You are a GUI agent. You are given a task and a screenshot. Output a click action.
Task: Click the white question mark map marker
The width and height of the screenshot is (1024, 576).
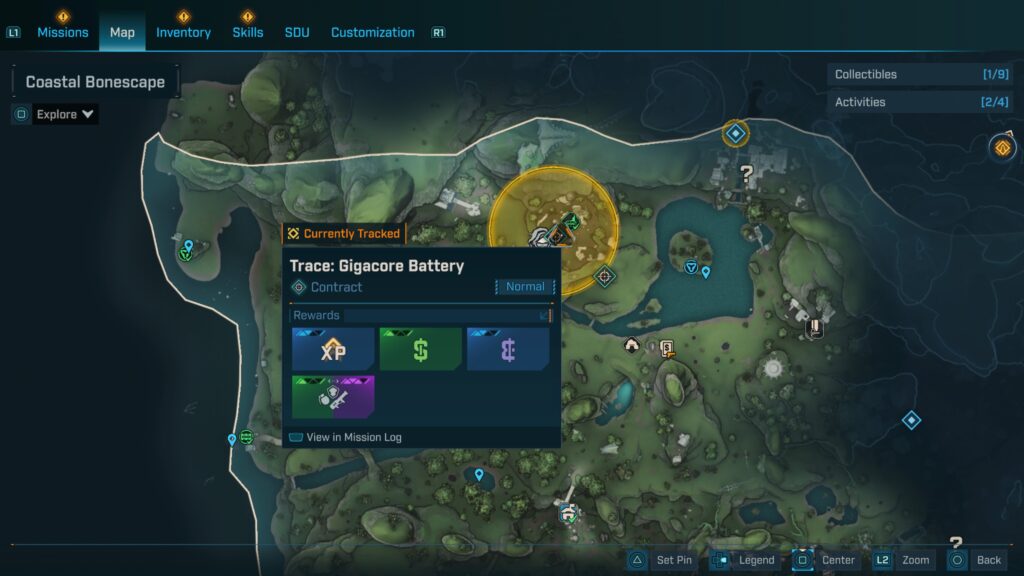(x=746, y=174)
